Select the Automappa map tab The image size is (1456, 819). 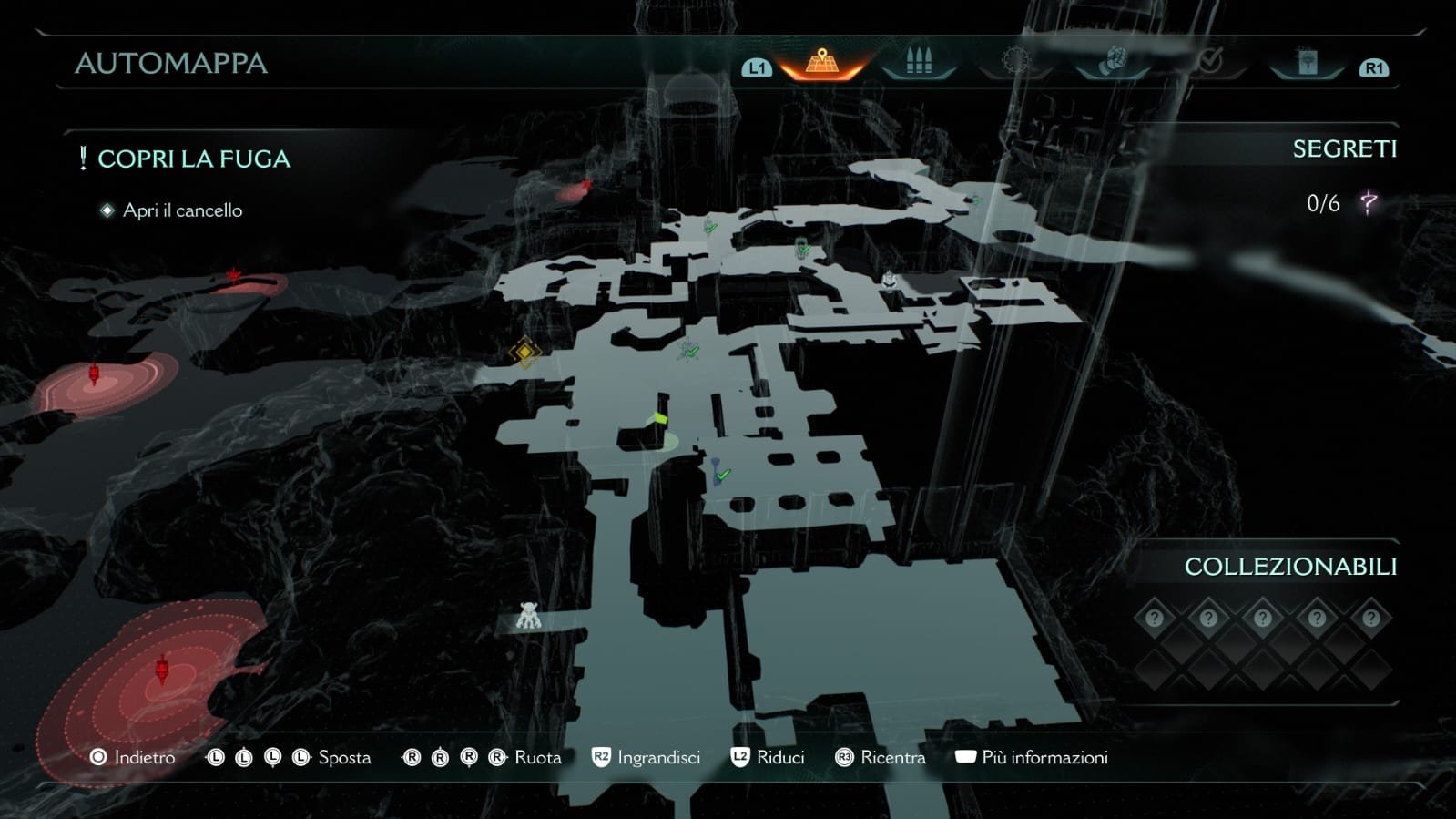[821, 62]
